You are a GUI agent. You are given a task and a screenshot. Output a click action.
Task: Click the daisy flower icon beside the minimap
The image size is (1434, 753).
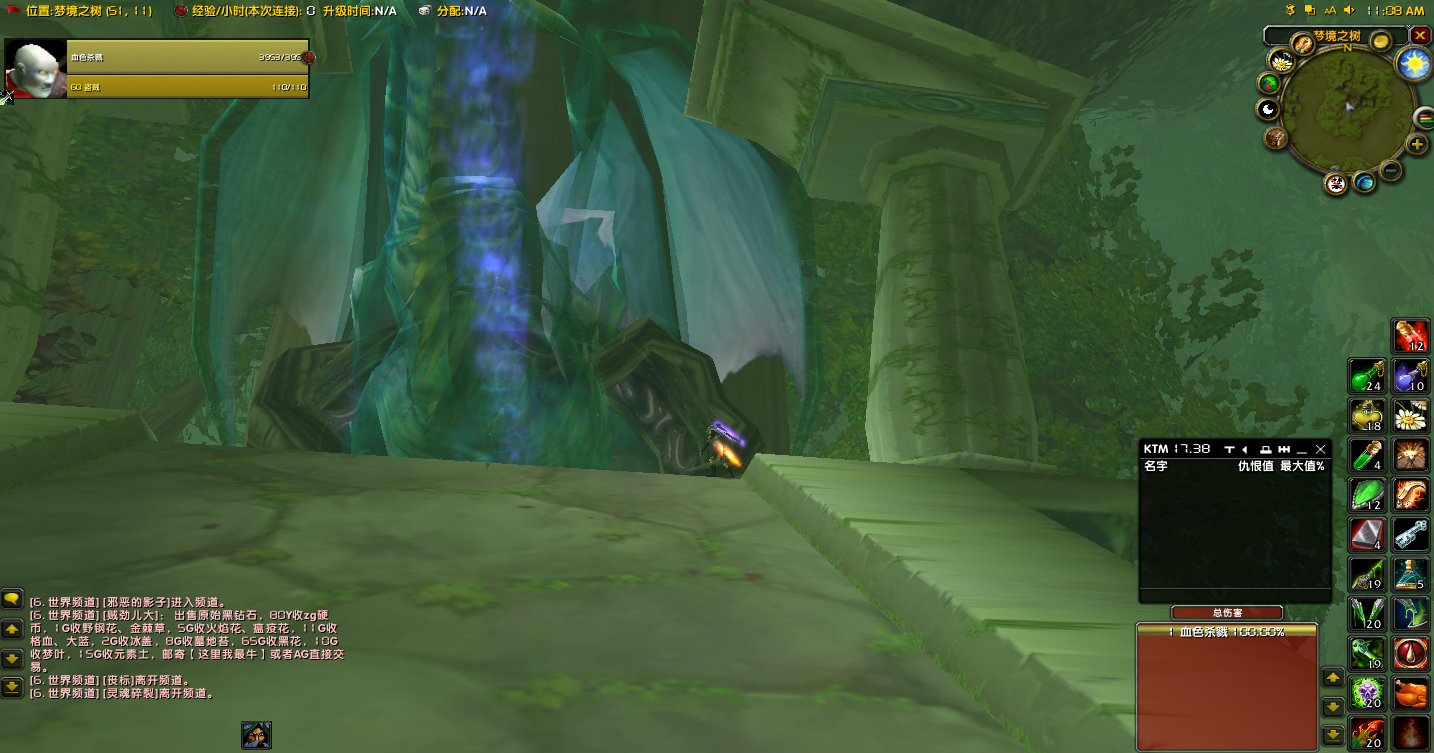[x=1282, y=63]
